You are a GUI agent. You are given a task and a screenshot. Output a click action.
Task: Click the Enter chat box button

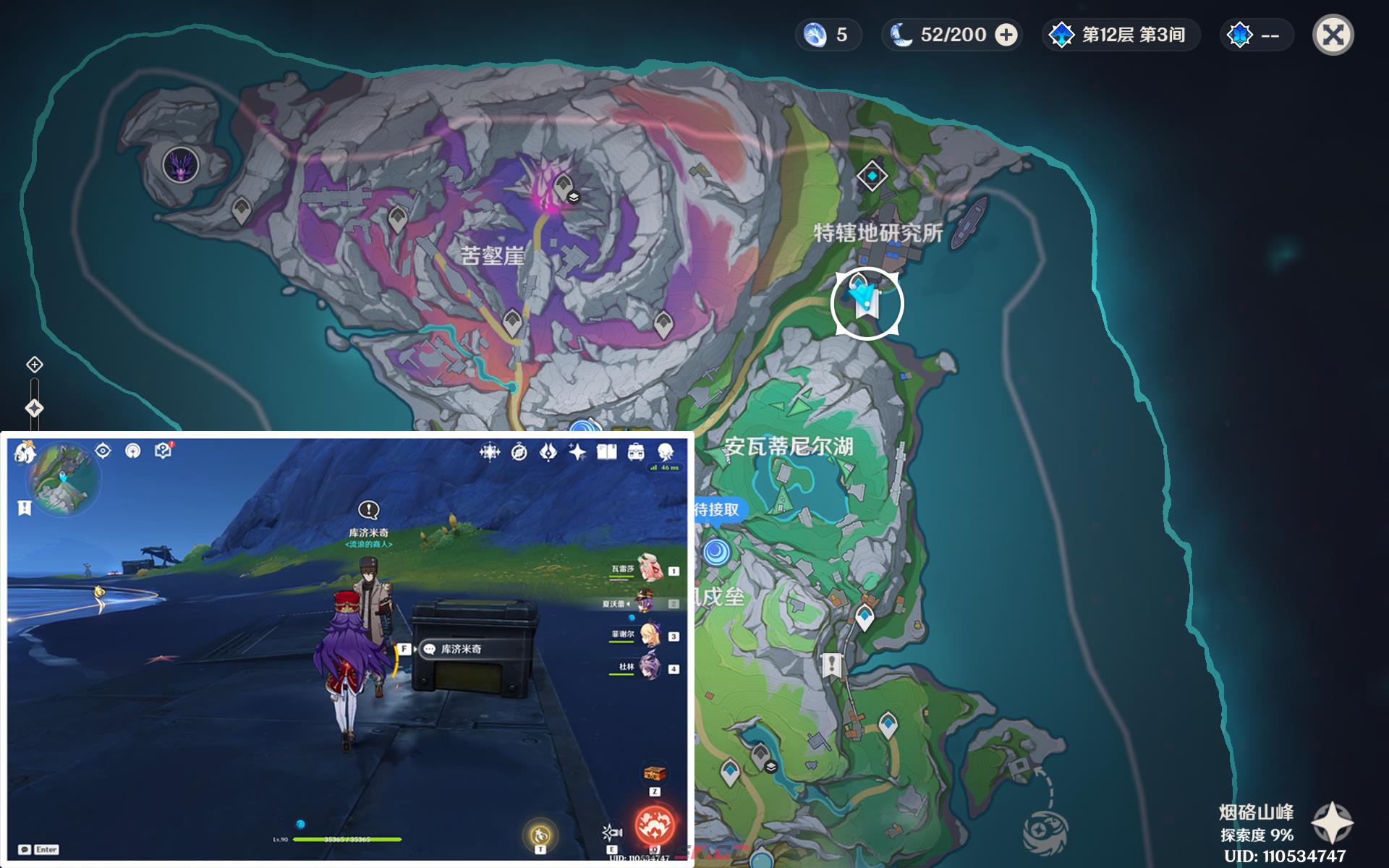point(39,849)
